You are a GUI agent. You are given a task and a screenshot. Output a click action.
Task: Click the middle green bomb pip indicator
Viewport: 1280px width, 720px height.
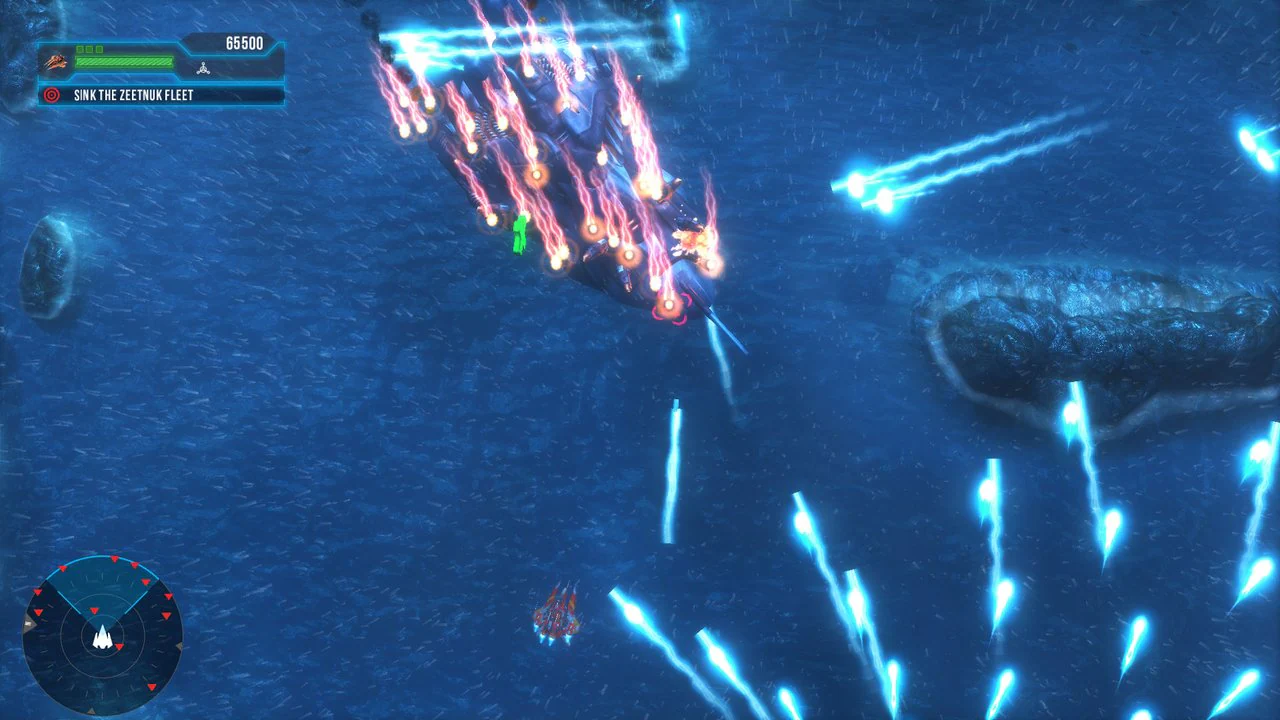point(89,50)
